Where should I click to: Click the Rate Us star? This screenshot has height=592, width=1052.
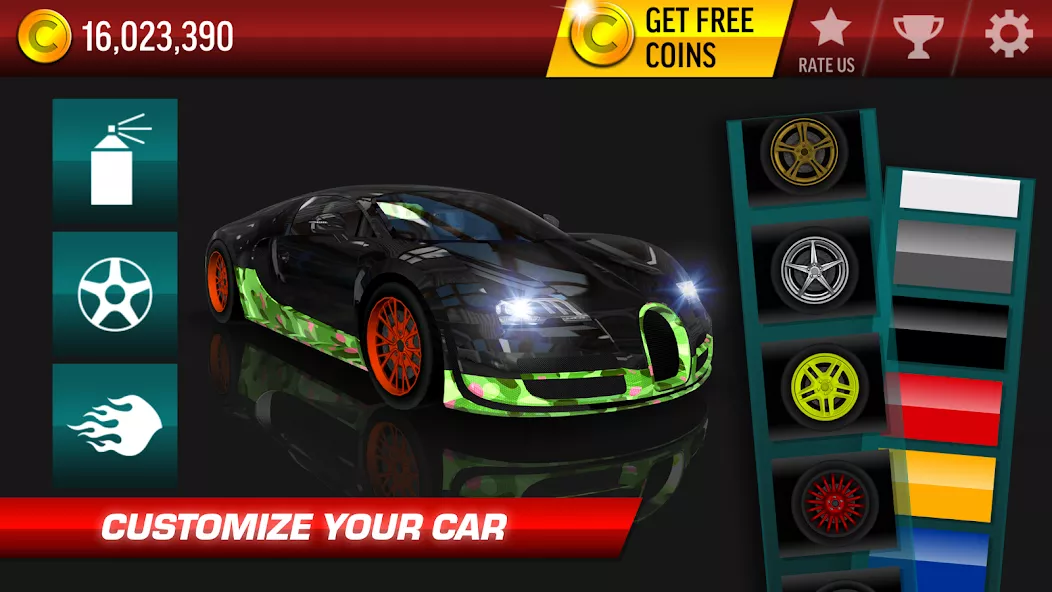point(827,38)
